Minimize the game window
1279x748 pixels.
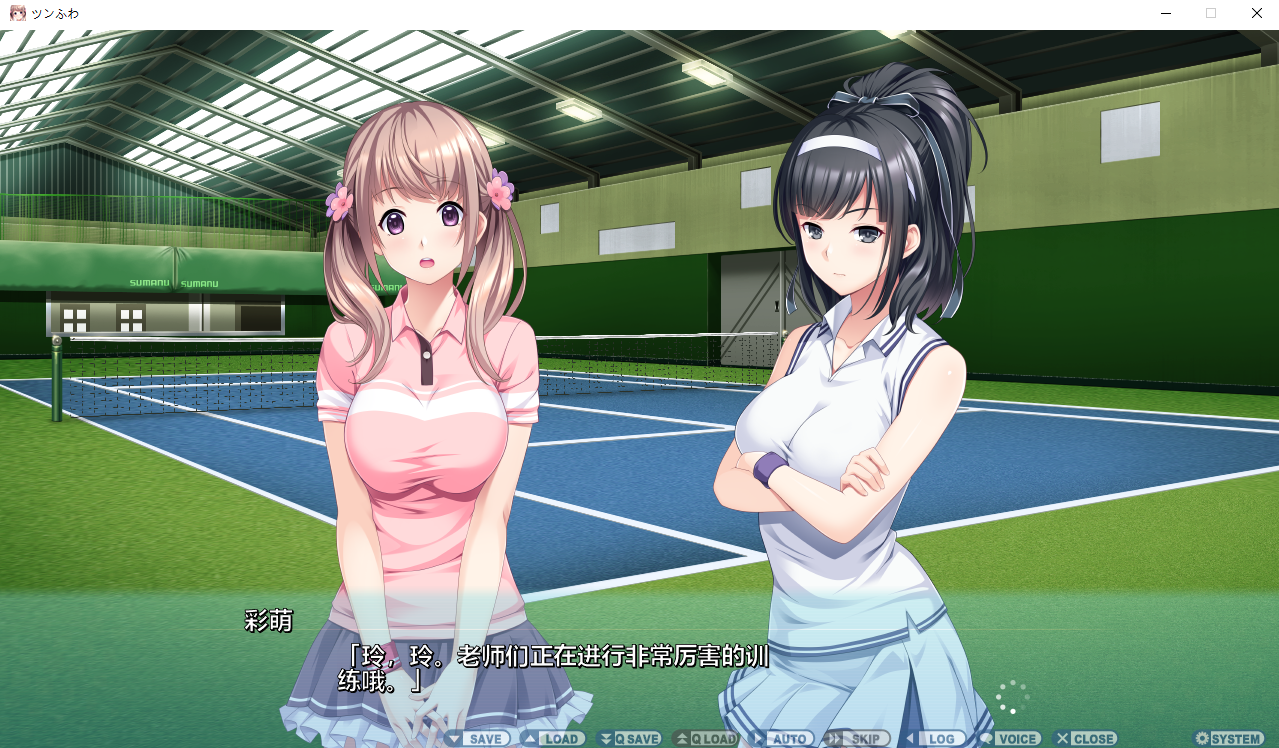pos(1166,14)
